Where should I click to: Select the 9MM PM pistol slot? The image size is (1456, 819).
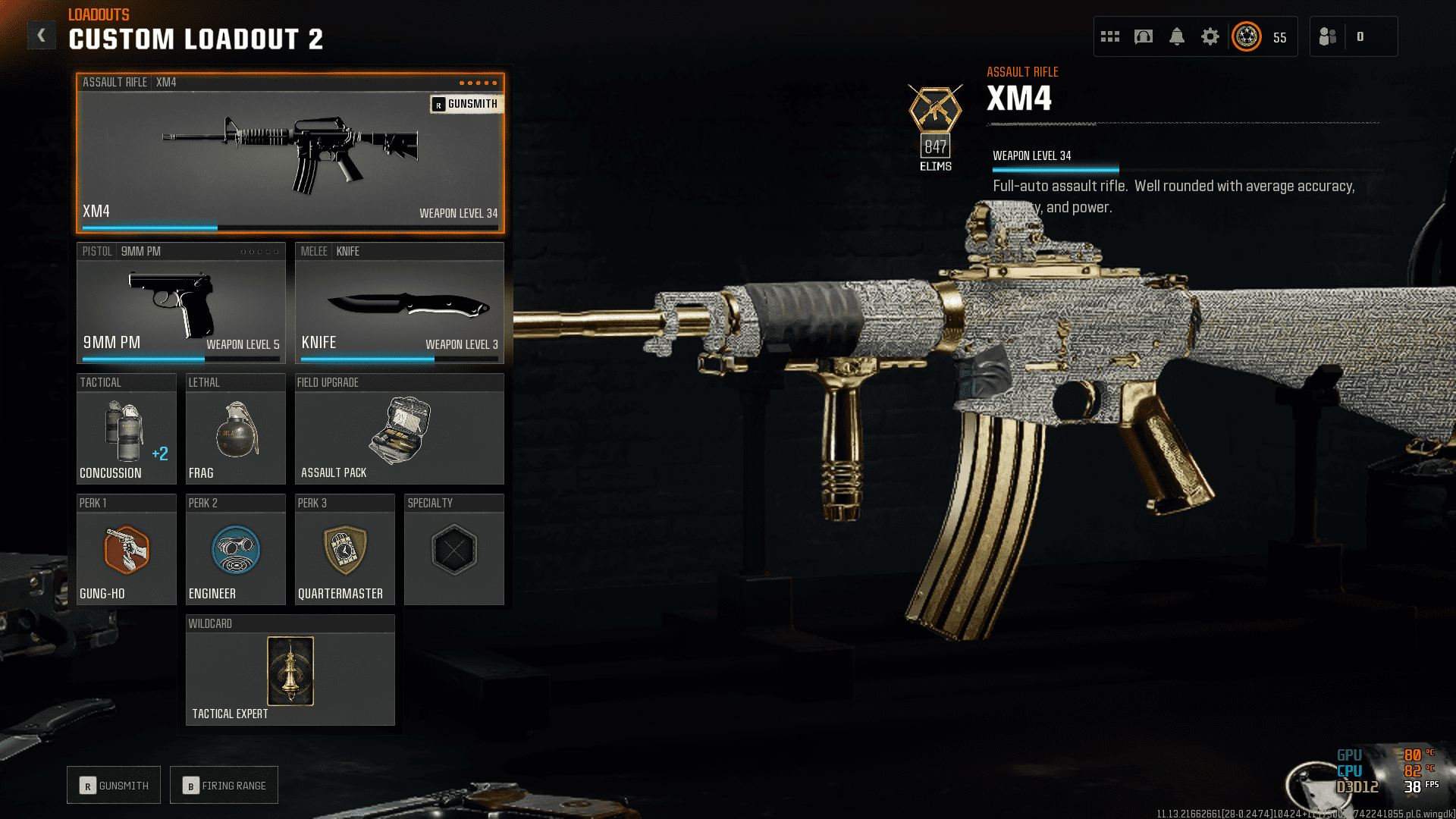(180, 303)
